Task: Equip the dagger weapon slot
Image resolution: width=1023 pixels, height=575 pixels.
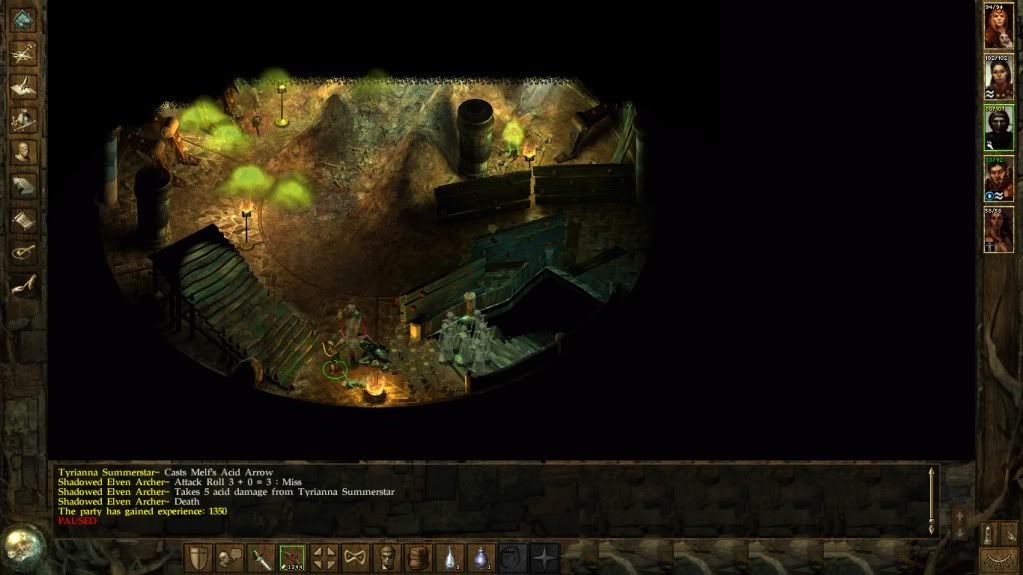Action: click(x=262, y=558)
